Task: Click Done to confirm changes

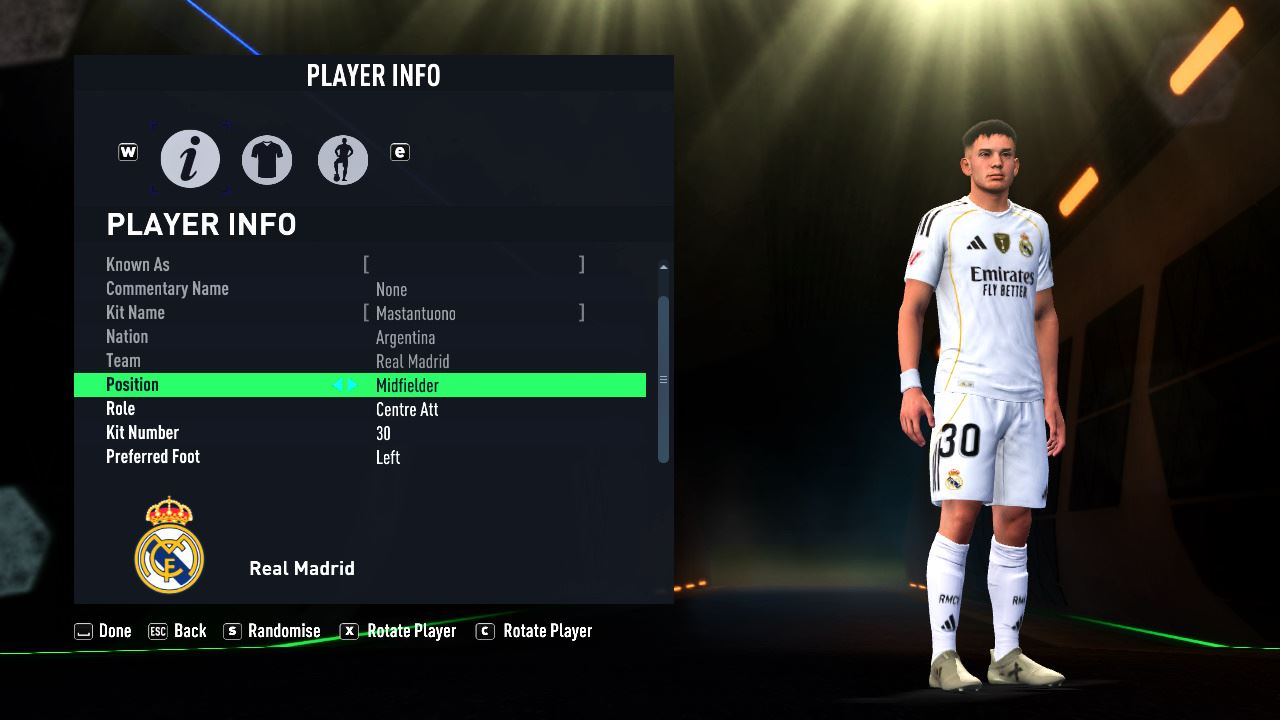Action: tap(104, 631)
